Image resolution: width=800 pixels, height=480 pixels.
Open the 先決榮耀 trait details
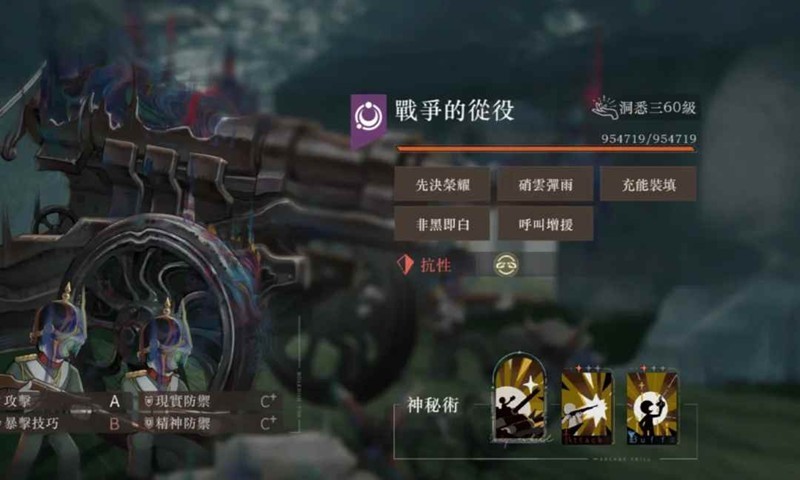[442, 184]
